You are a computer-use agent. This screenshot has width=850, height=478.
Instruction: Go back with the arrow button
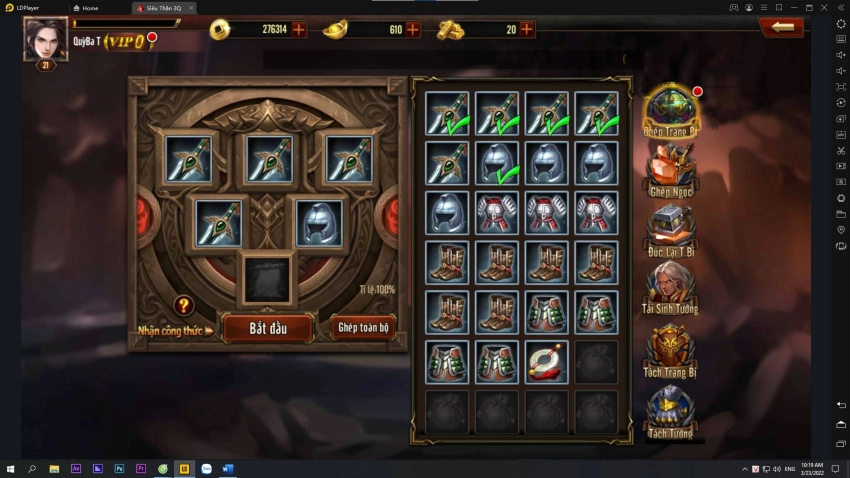[782, 27]
